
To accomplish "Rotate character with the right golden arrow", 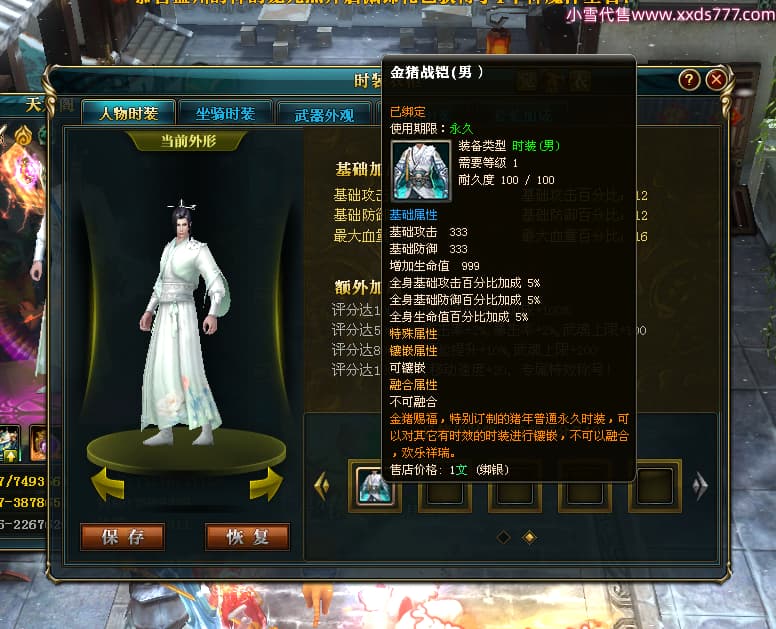I will point(265,484).
